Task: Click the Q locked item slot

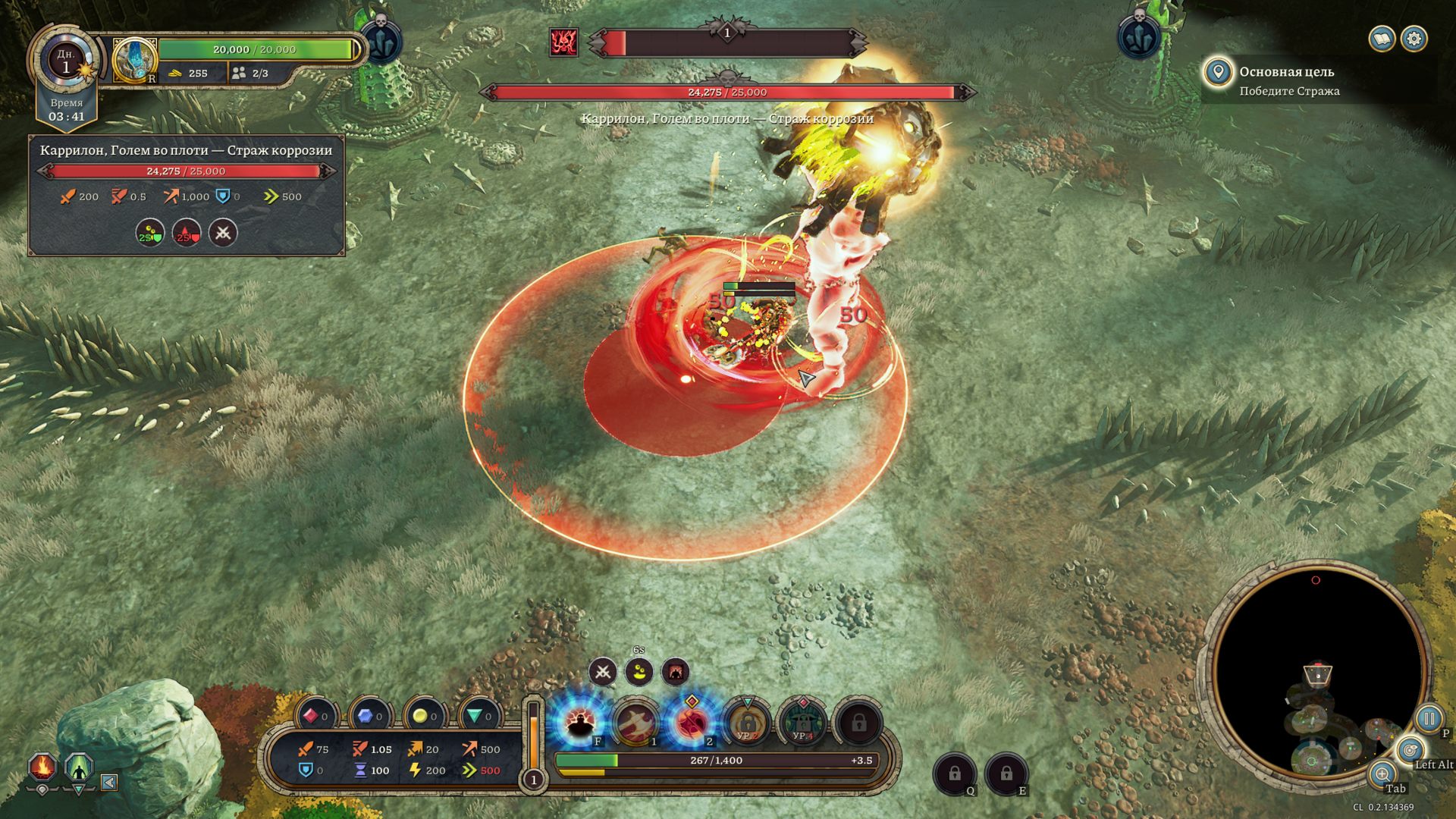Action: (x=954, y=773)
